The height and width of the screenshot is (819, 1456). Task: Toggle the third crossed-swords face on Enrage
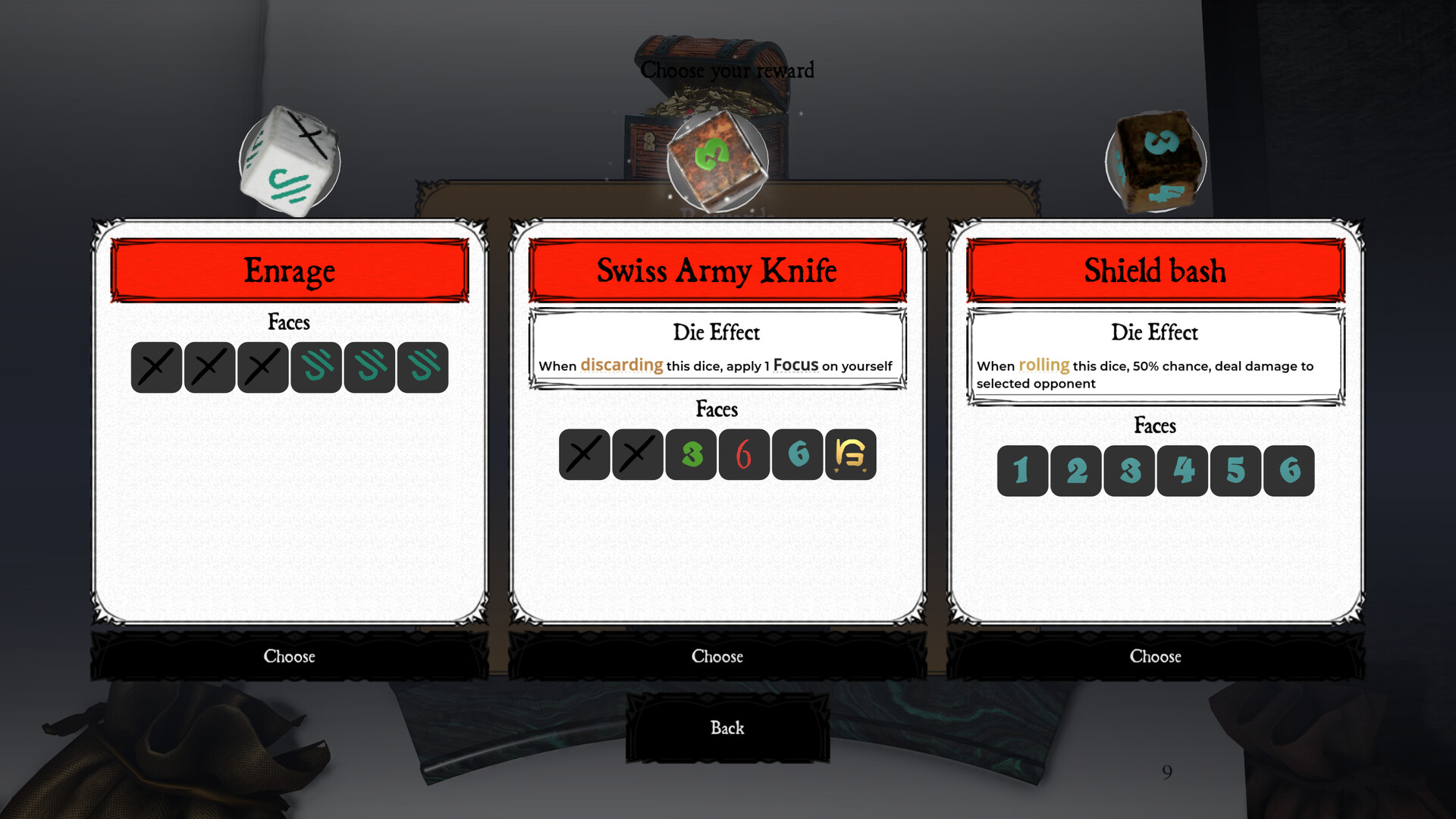[262, 367]
